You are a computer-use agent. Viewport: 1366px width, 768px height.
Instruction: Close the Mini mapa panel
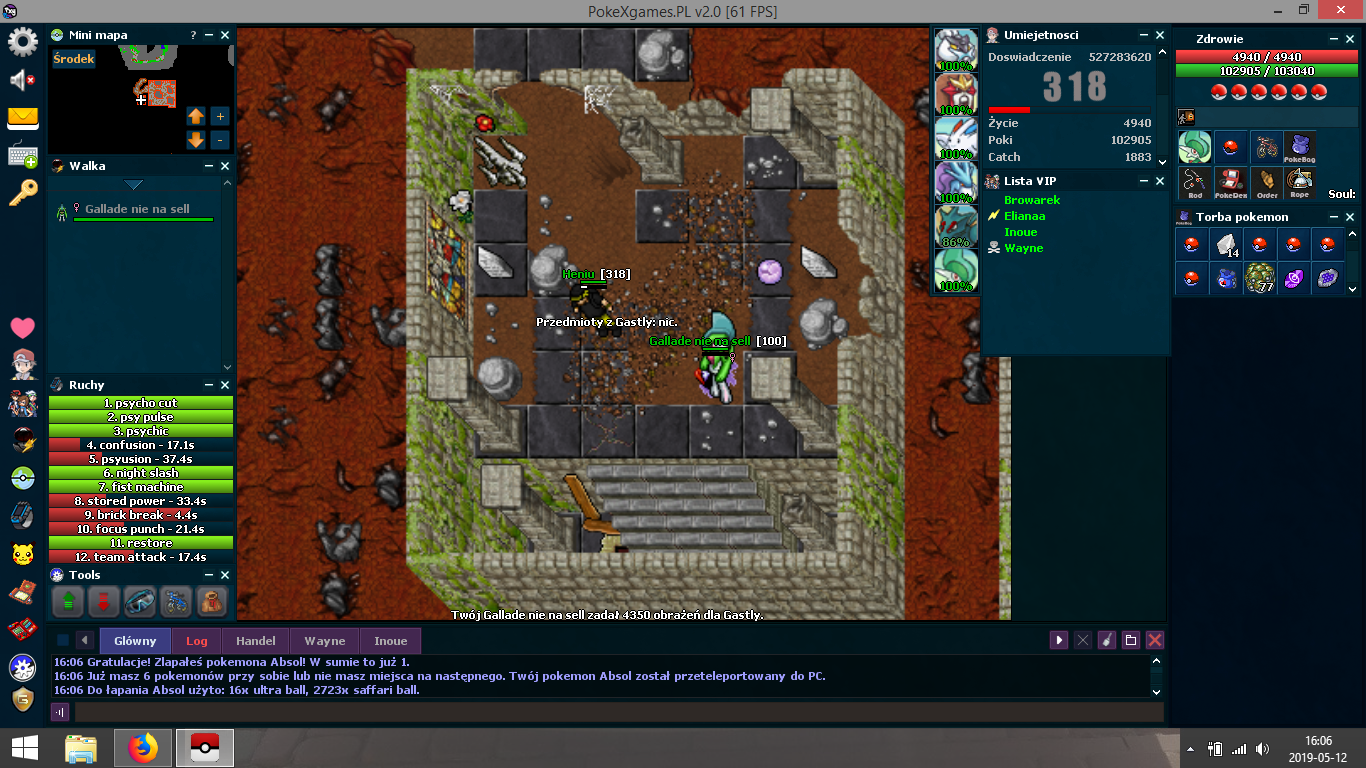[x=225, y=35]
